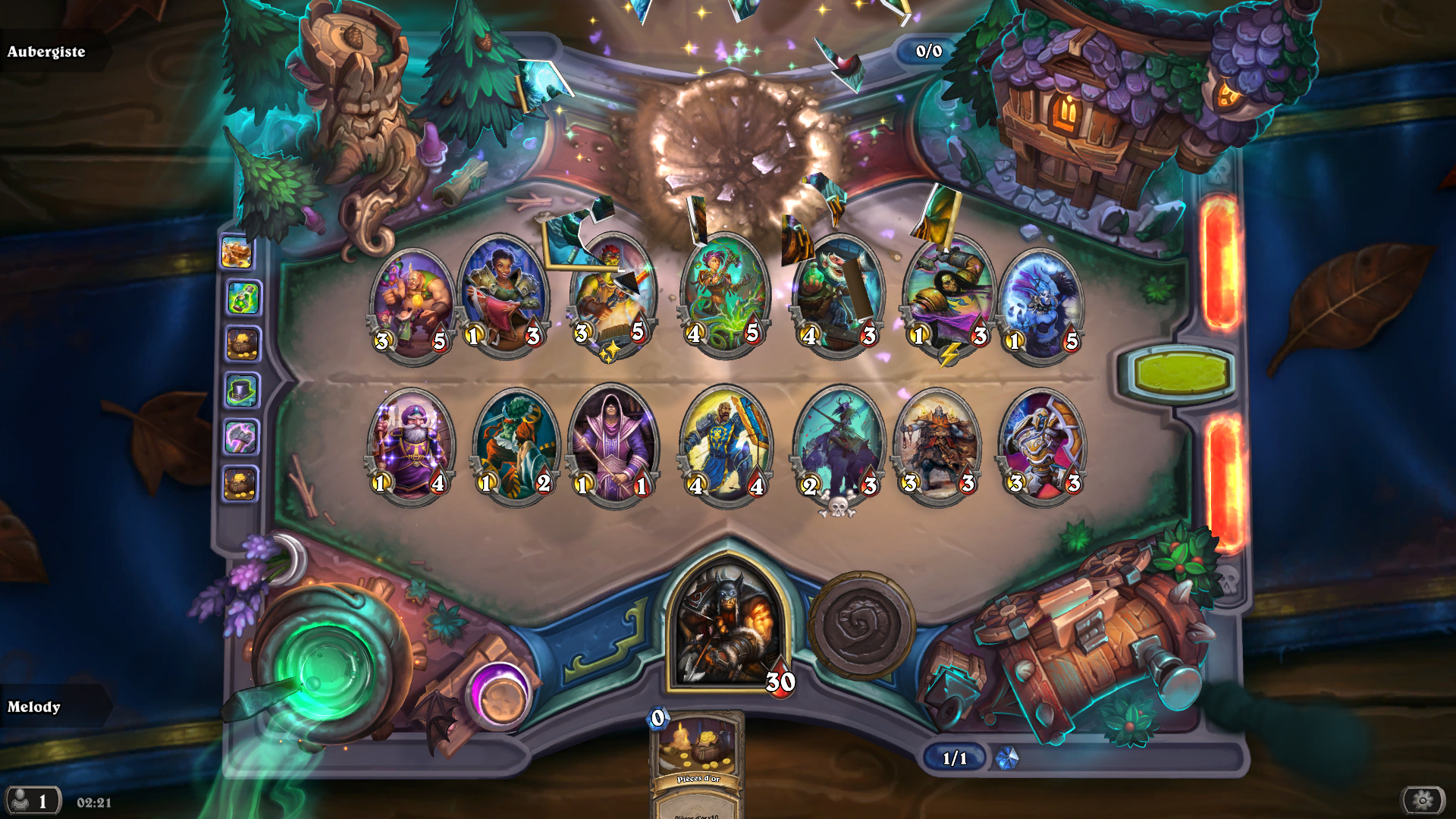Open the spectator count indicator
Image resolution: width=1456 pixels, height=819 pixels.
32,801
